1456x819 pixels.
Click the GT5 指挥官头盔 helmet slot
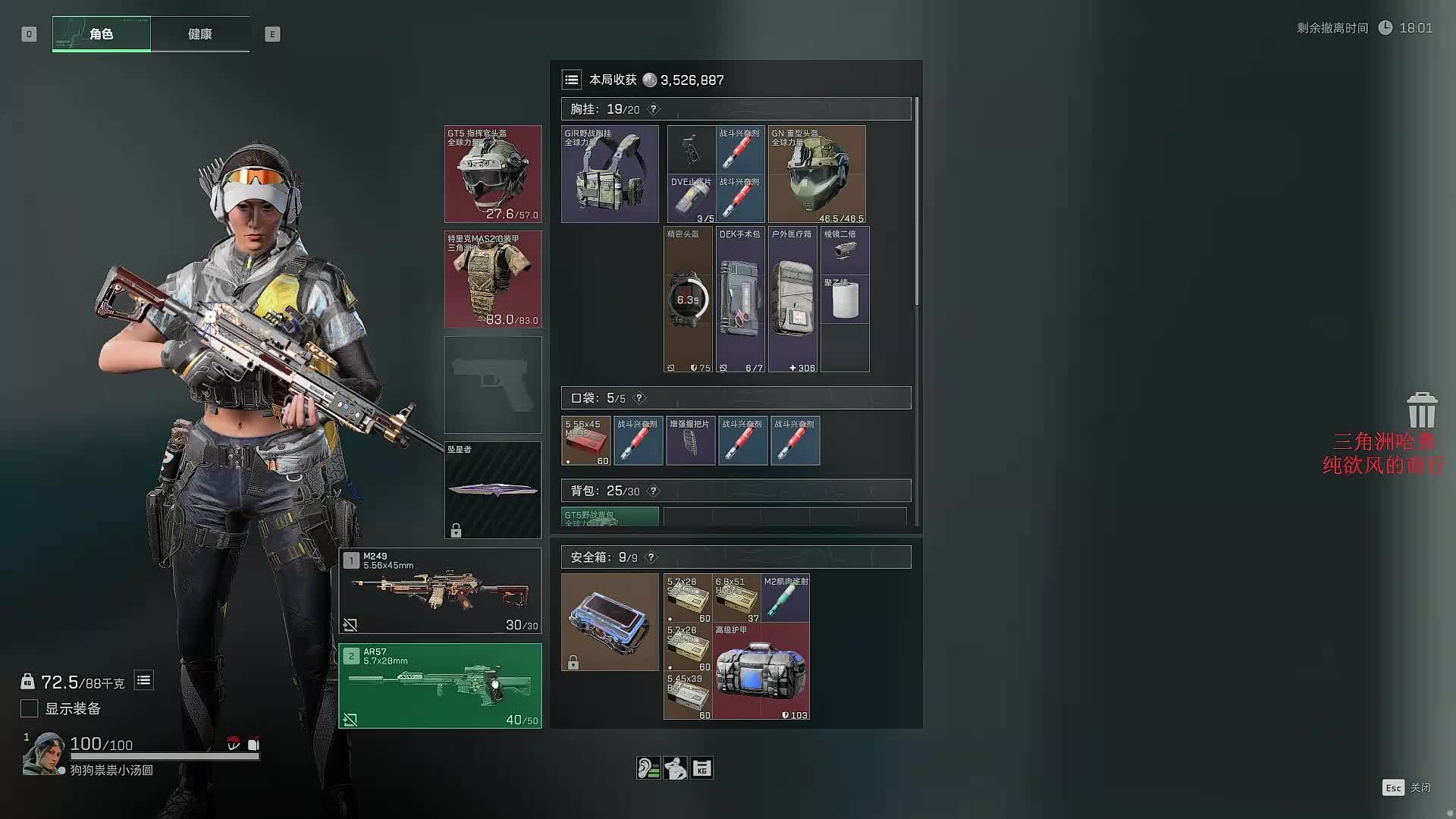(493, 174)
